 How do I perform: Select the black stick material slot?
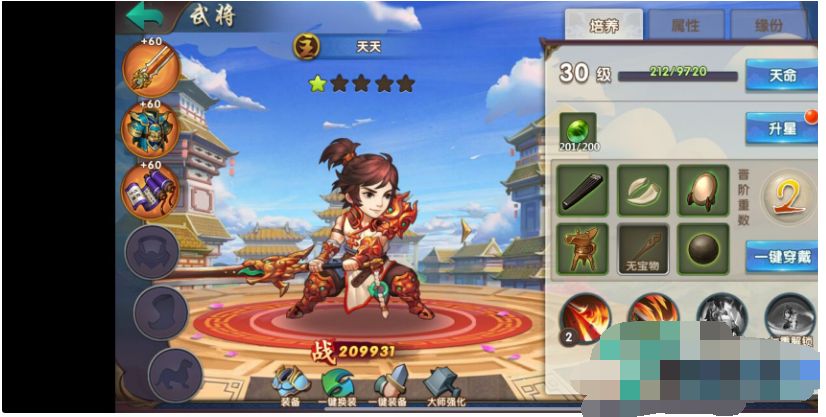(582, 190)
